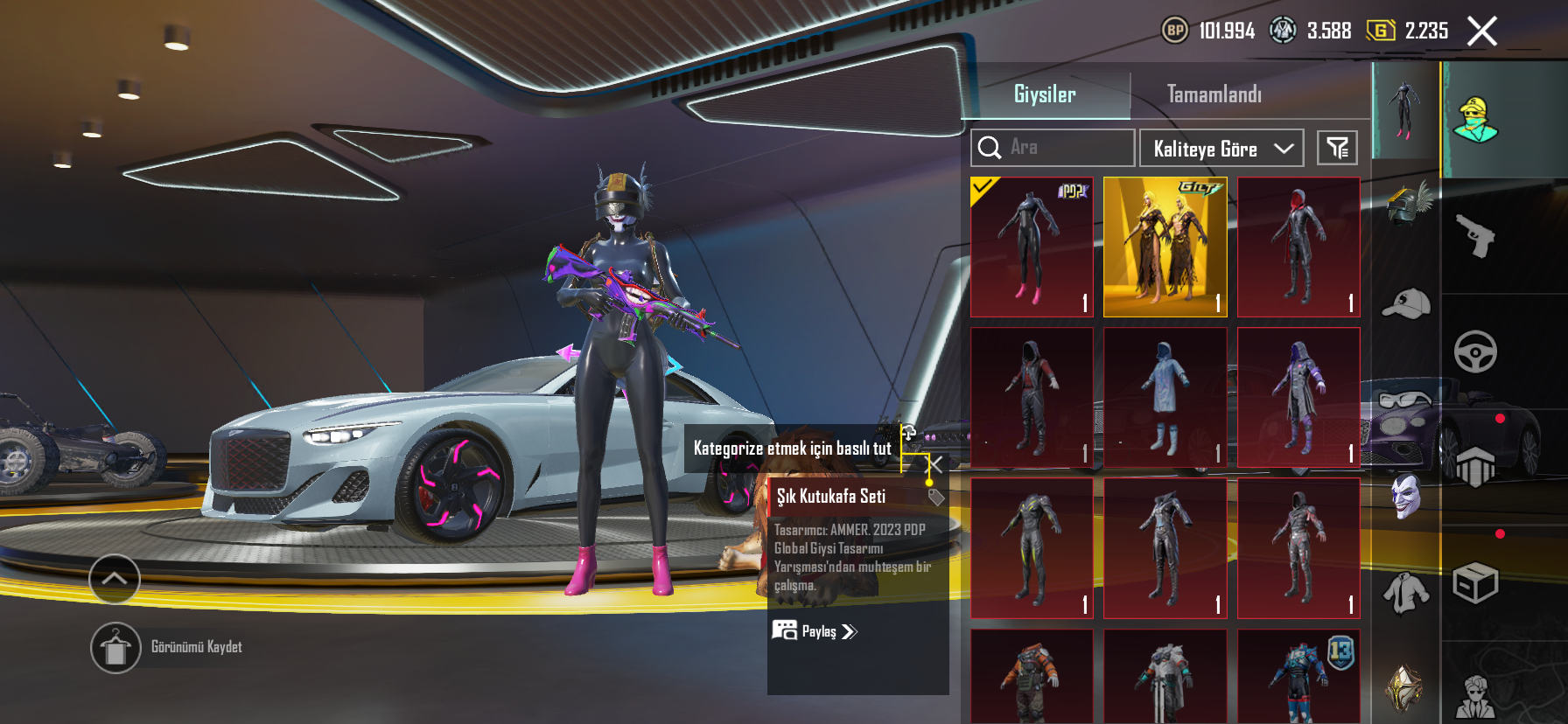
Task: Select the baseball cap headwear category
Action: click(x=1405, y=303)
